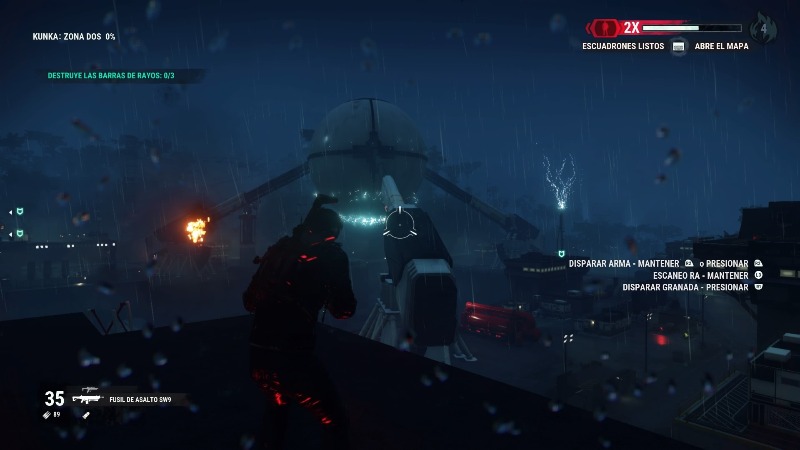This screenshot has width=800, height=450.
Task: Select the Escuadrones Listos squad indicator
Action: (x=623, y=46)
